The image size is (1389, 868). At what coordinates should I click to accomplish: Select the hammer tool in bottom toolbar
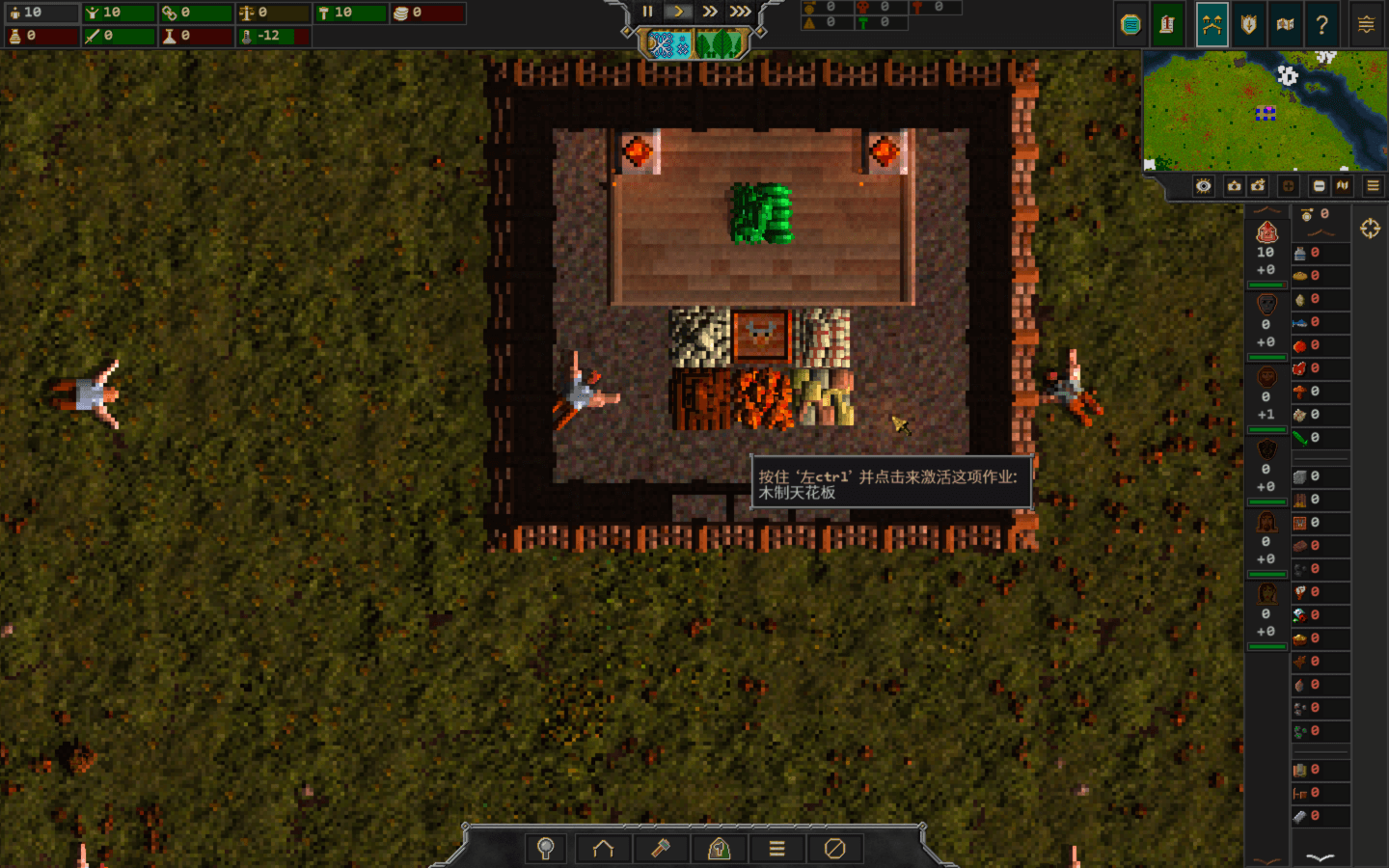(661, 849)
